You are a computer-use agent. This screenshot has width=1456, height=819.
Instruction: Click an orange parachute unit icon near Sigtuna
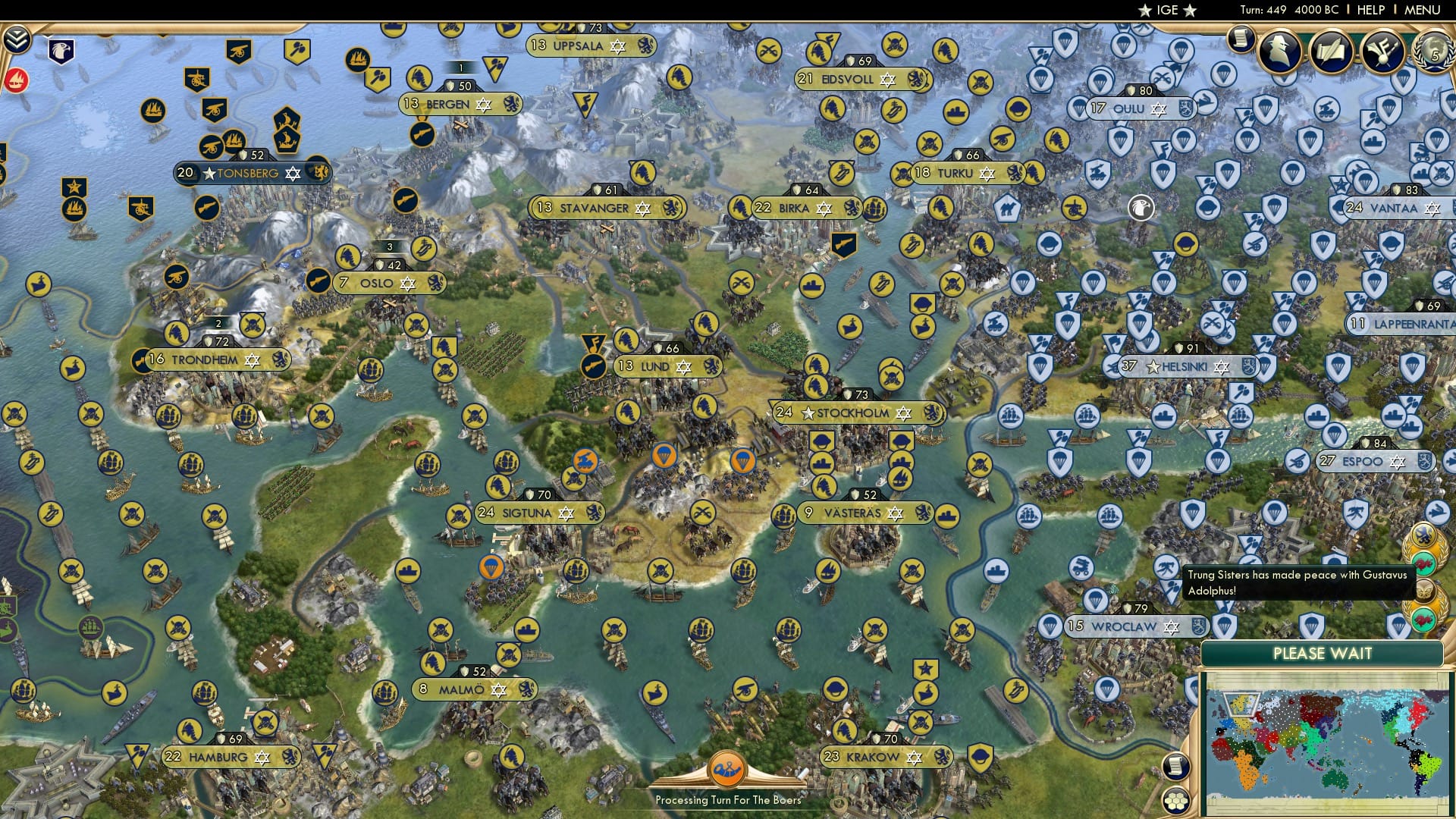(491, 565)
